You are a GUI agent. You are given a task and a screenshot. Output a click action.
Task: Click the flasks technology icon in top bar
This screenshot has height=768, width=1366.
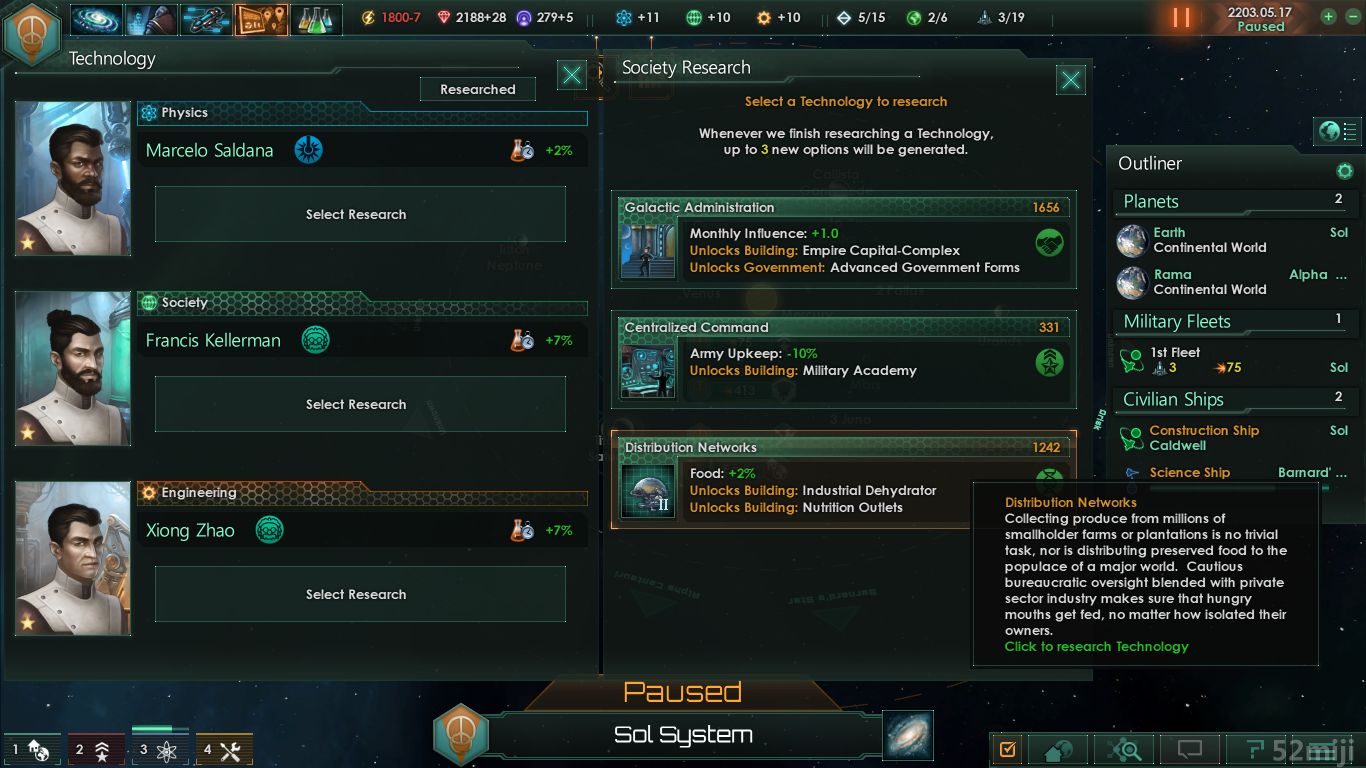(x=316, y=19)
